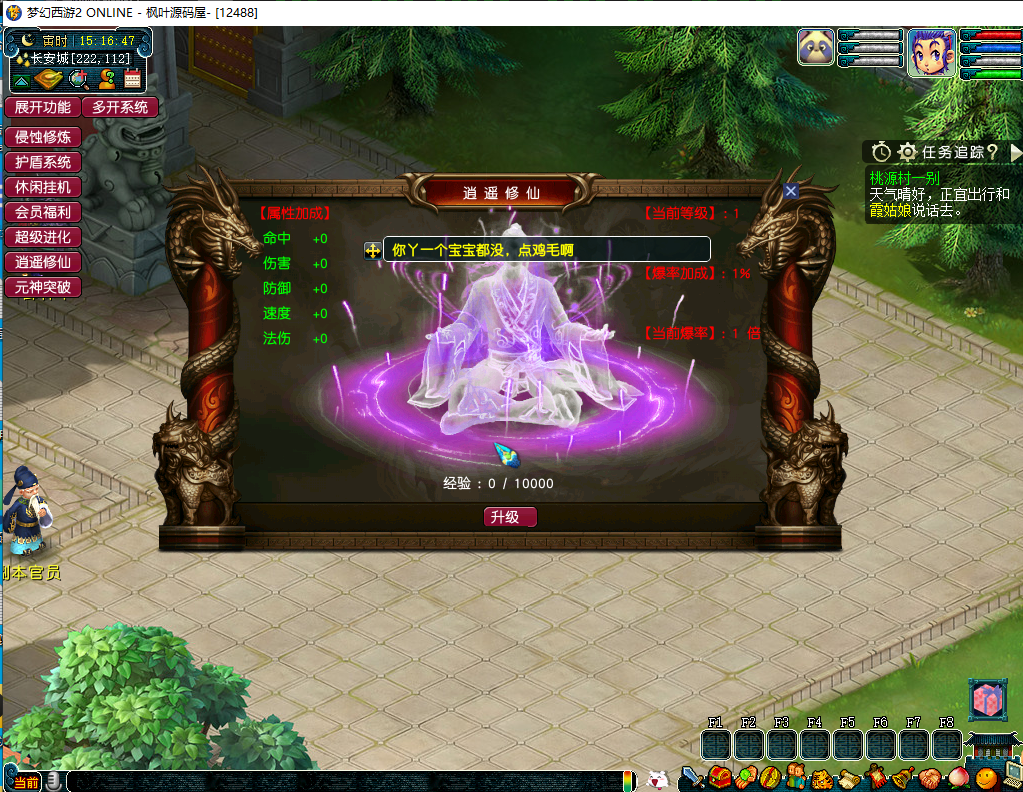Open 会员福利 member benefits
This screenshot has width=1023, height=792.
pyautogui.click(x=42, y=212)
